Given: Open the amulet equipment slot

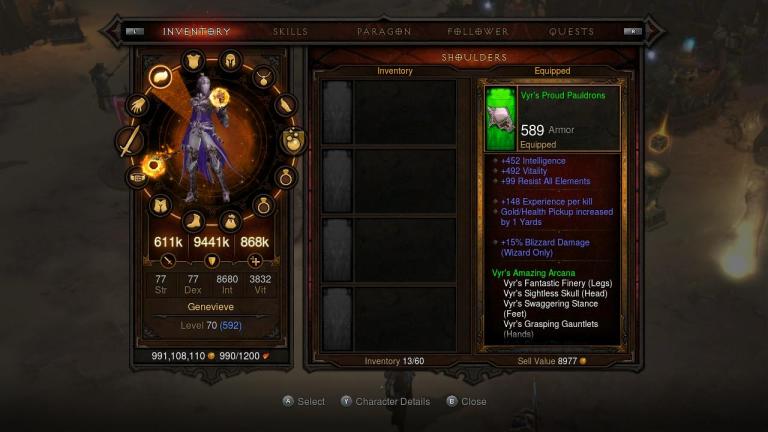Looking at the screenshot, I should click(264, 76).
